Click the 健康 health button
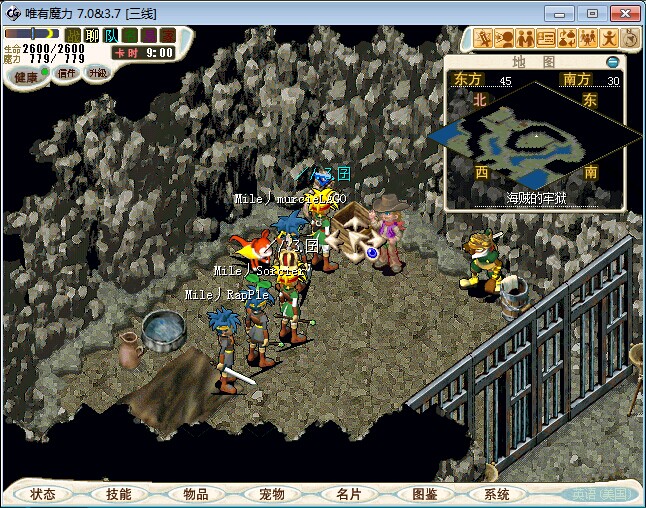 (x=26, y=77)
